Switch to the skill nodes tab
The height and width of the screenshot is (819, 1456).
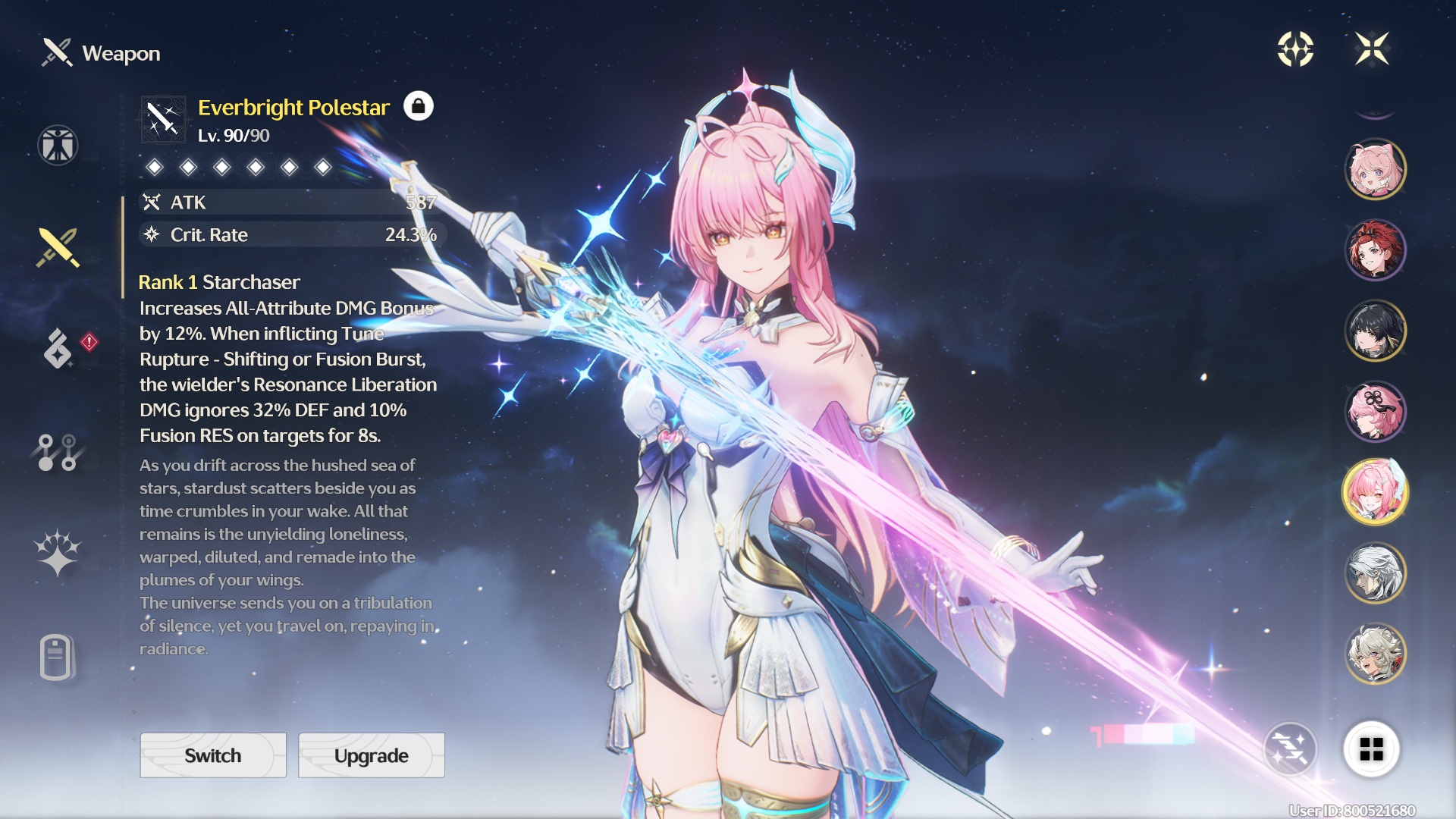tap(58, 453)
